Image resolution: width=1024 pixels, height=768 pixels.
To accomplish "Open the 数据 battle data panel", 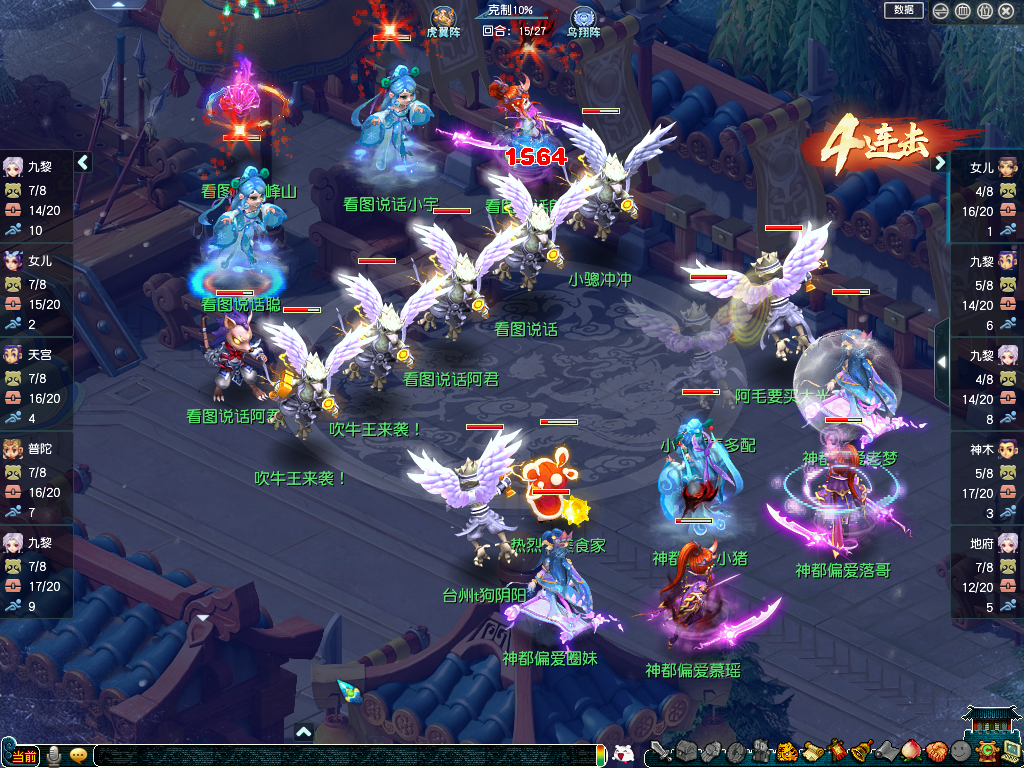I will click(904, 10).
